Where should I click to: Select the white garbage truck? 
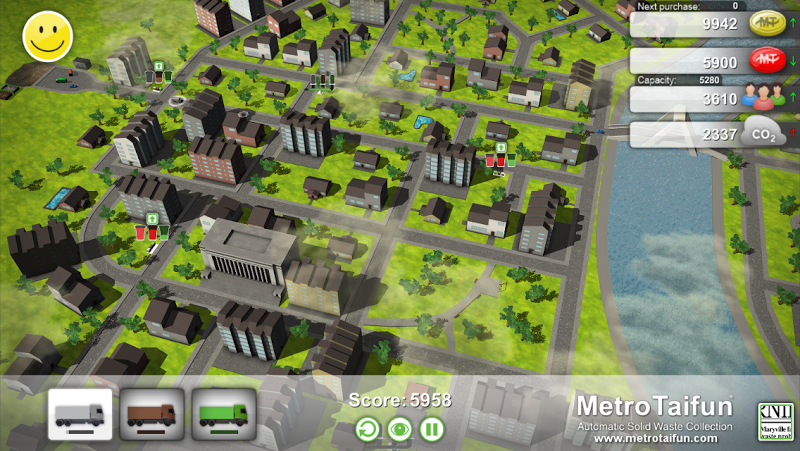coord(80,414)
